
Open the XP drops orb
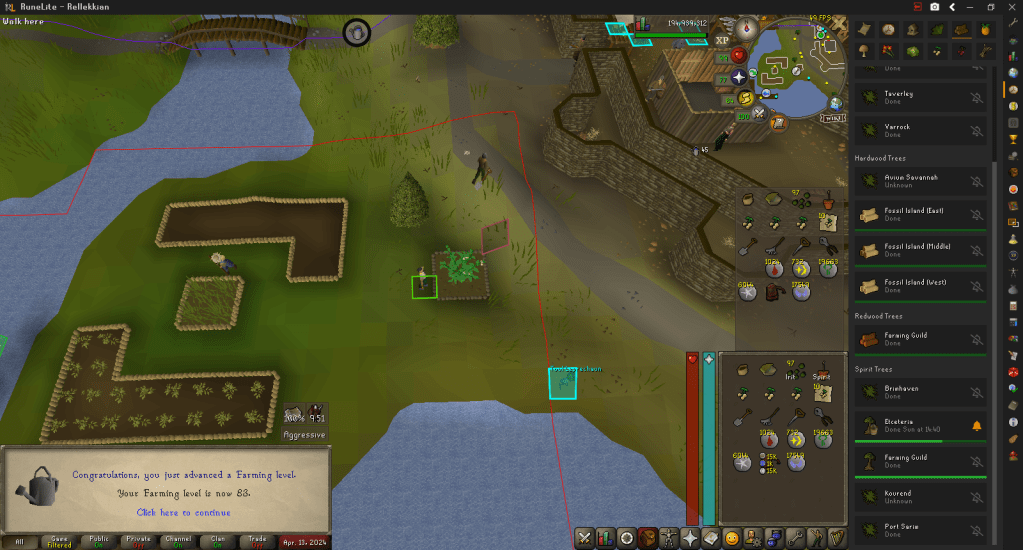click(724, 40)
